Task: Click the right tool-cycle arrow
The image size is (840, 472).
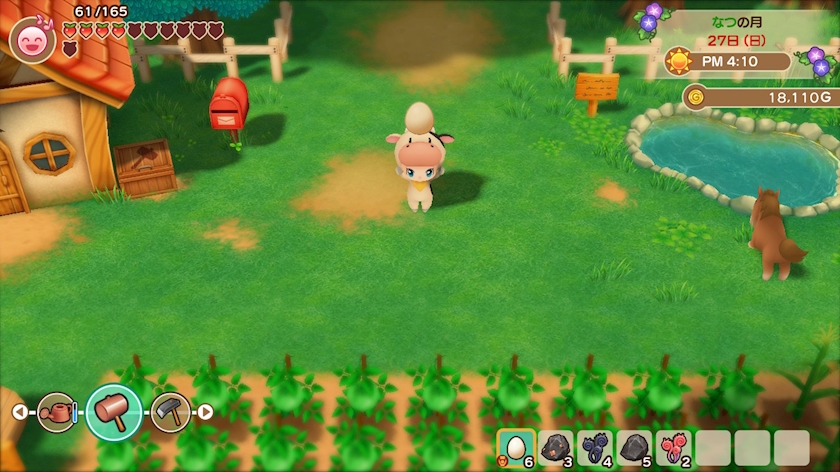Action: click(205, 412)
